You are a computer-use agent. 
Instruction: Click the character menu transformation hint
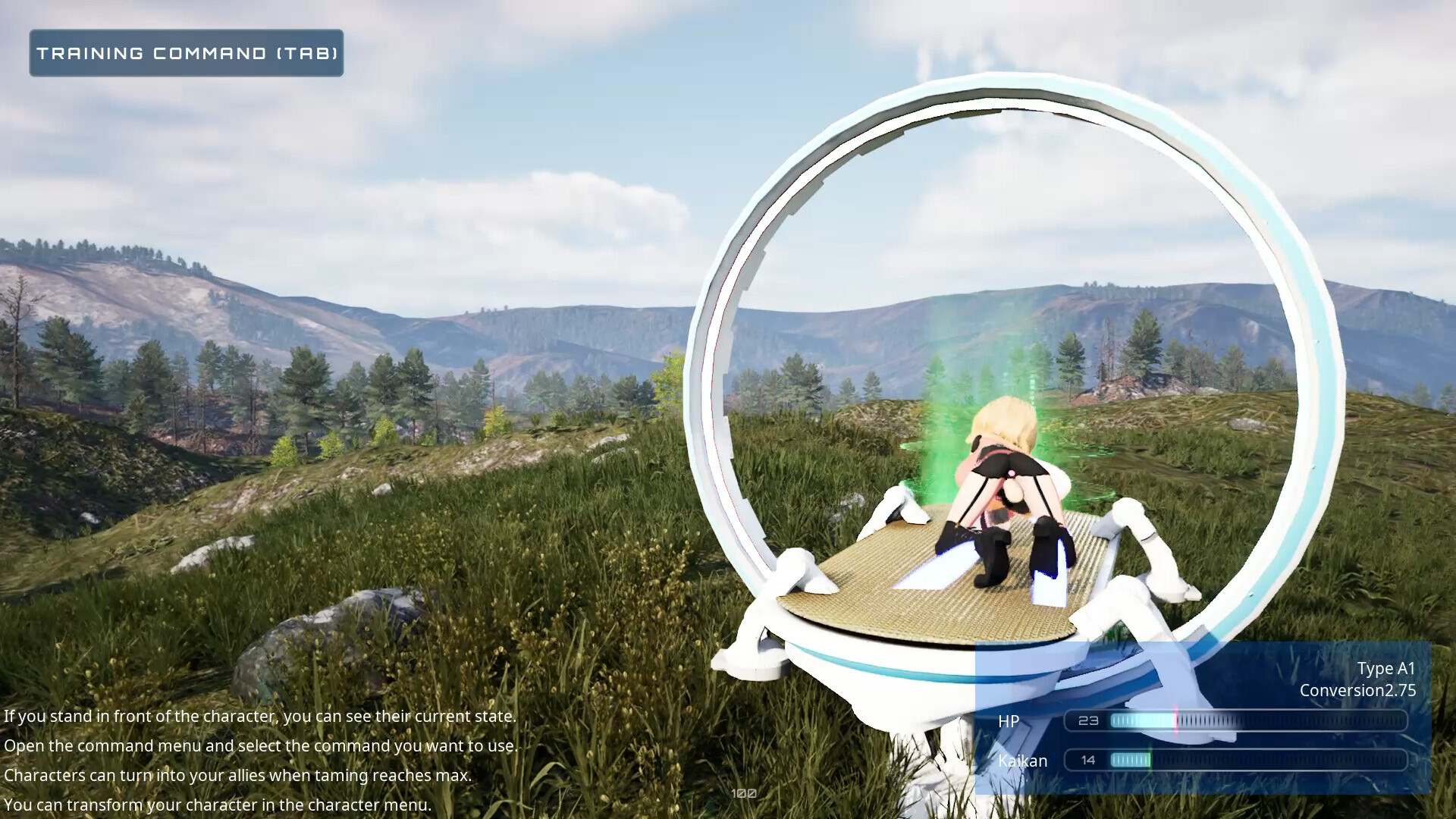[x=218, y=804]
